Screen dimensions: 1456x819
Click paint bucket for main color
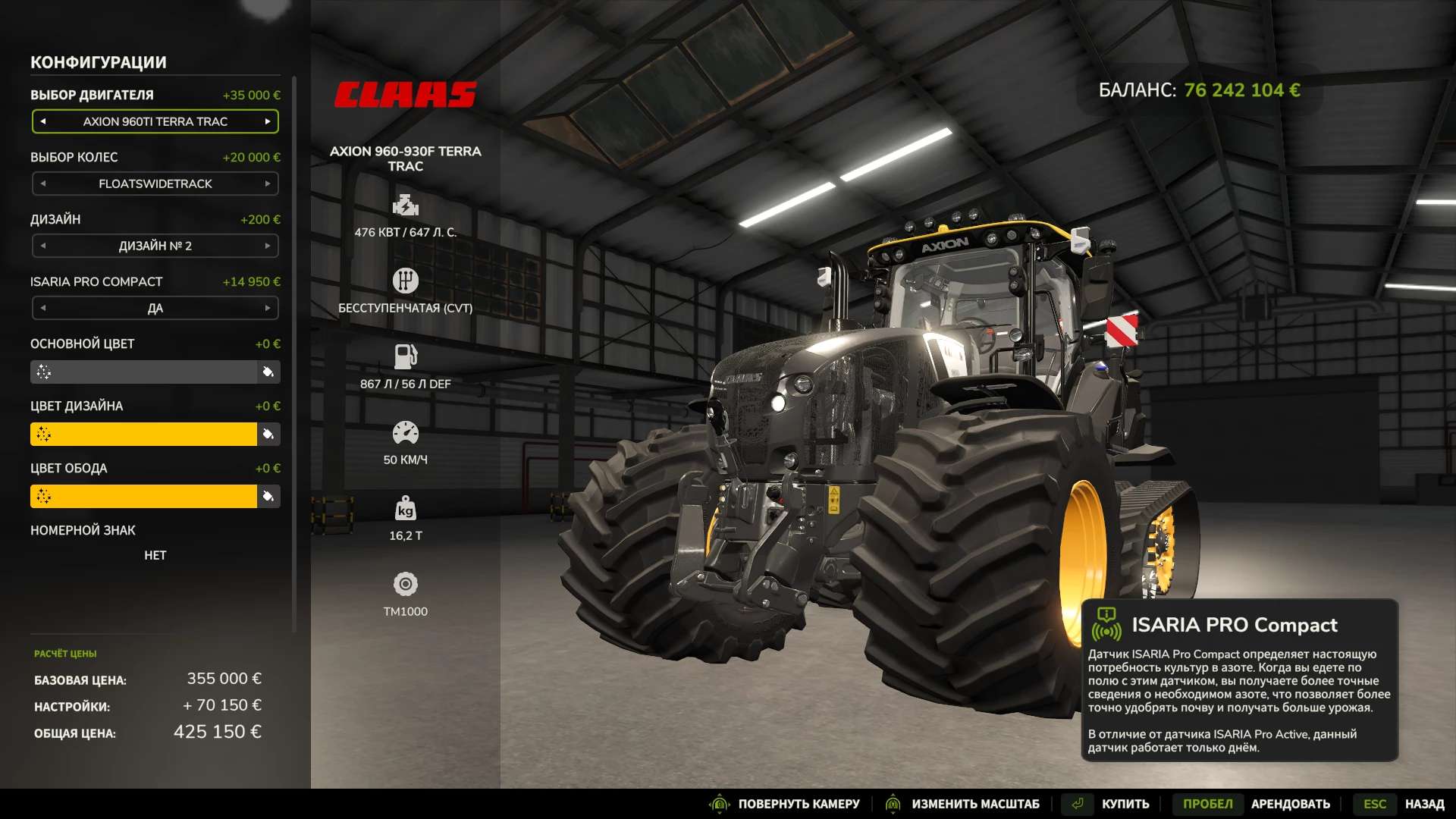[x=268, y=372]
